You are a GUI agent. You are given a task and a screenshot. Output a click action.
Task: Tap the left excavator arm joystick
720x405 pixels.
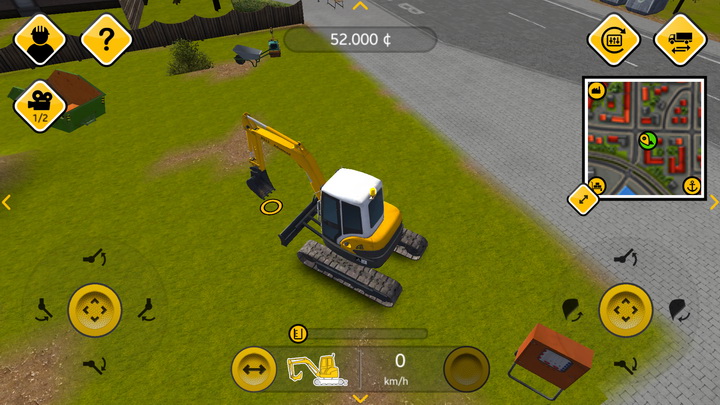click(95, 310)
